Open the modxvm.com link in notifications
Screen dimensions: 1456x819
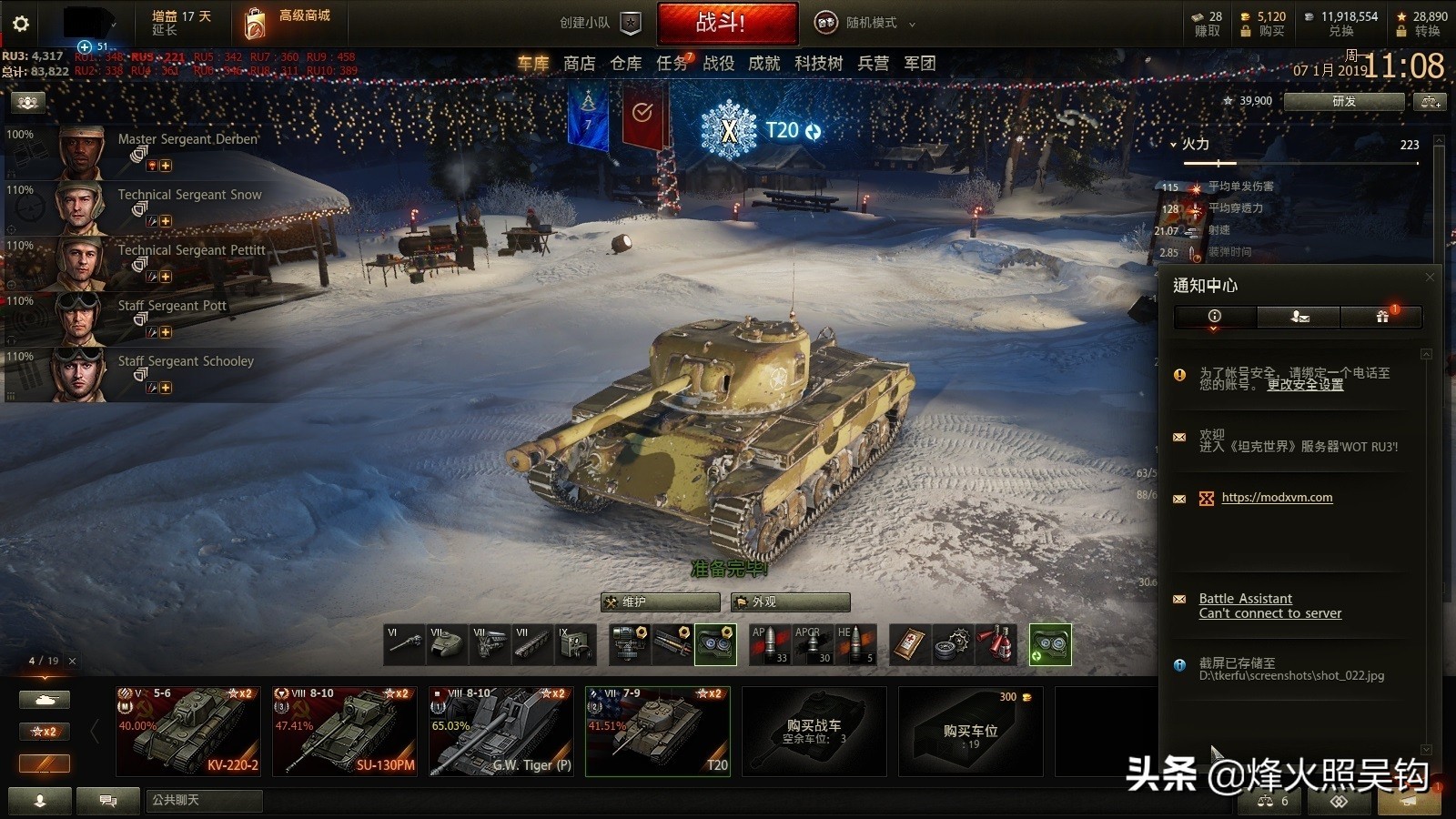click(1277, 498)
